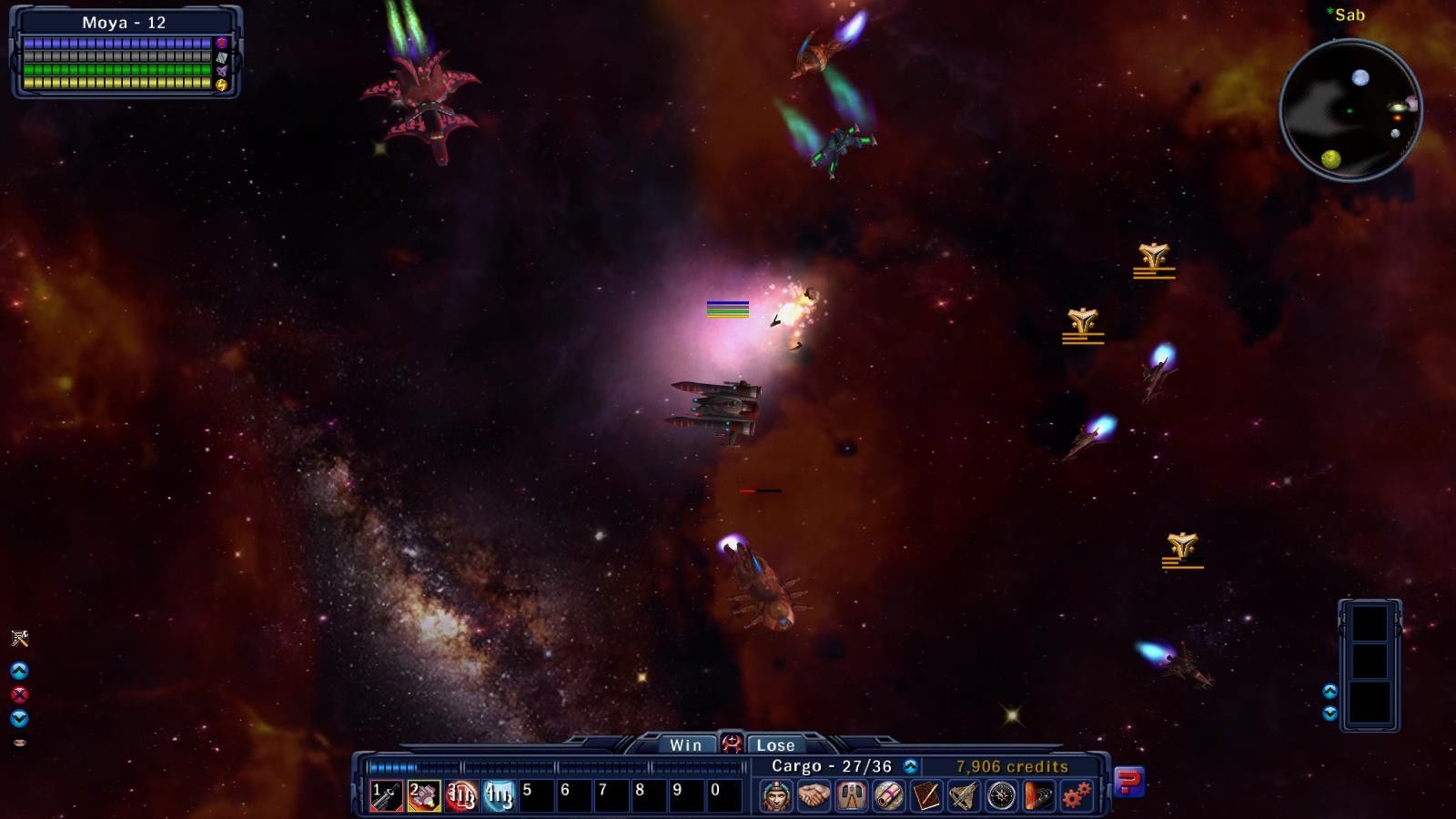
Task: Open the handshake diplomacy panel
Action: 814,796
